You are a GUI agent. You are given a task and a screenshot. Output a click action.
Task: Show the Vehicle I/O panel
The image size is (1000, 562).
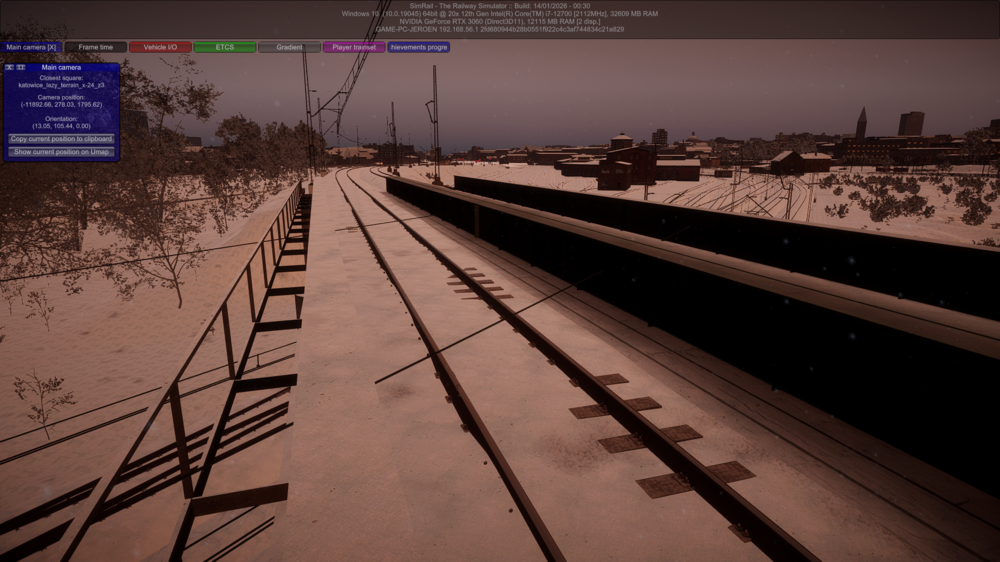click(160, 47)
